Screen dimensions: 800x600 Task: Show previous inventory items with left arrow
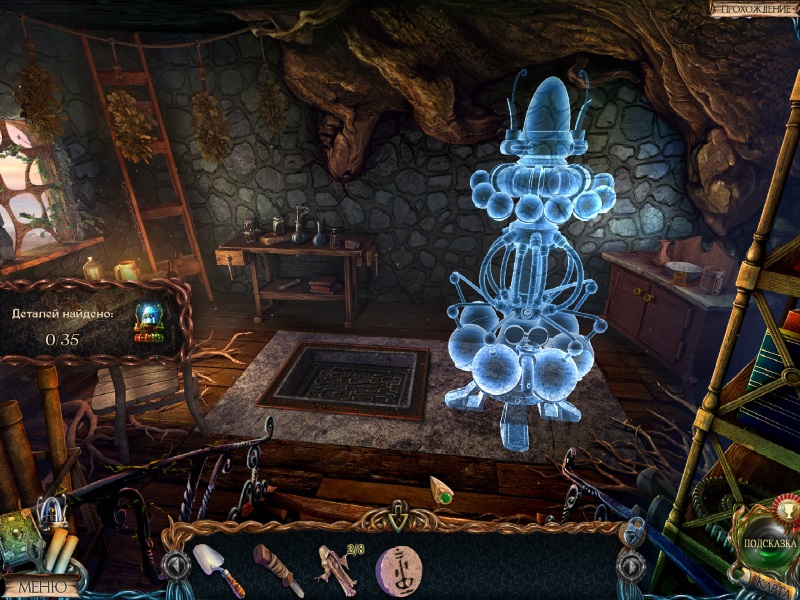pos(176,566)
